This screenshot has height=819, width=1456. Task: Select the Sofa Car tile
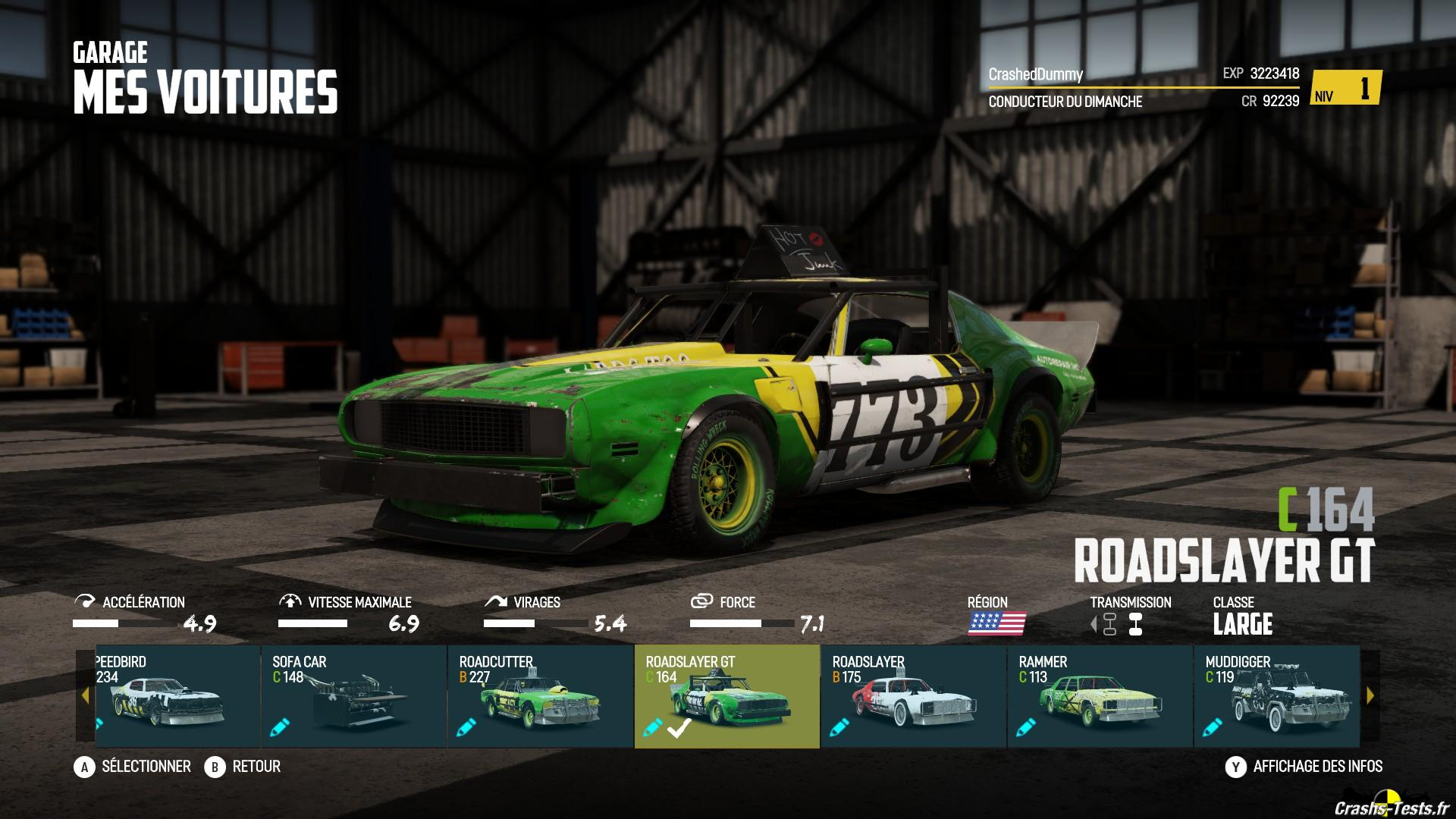coord(353,696)
